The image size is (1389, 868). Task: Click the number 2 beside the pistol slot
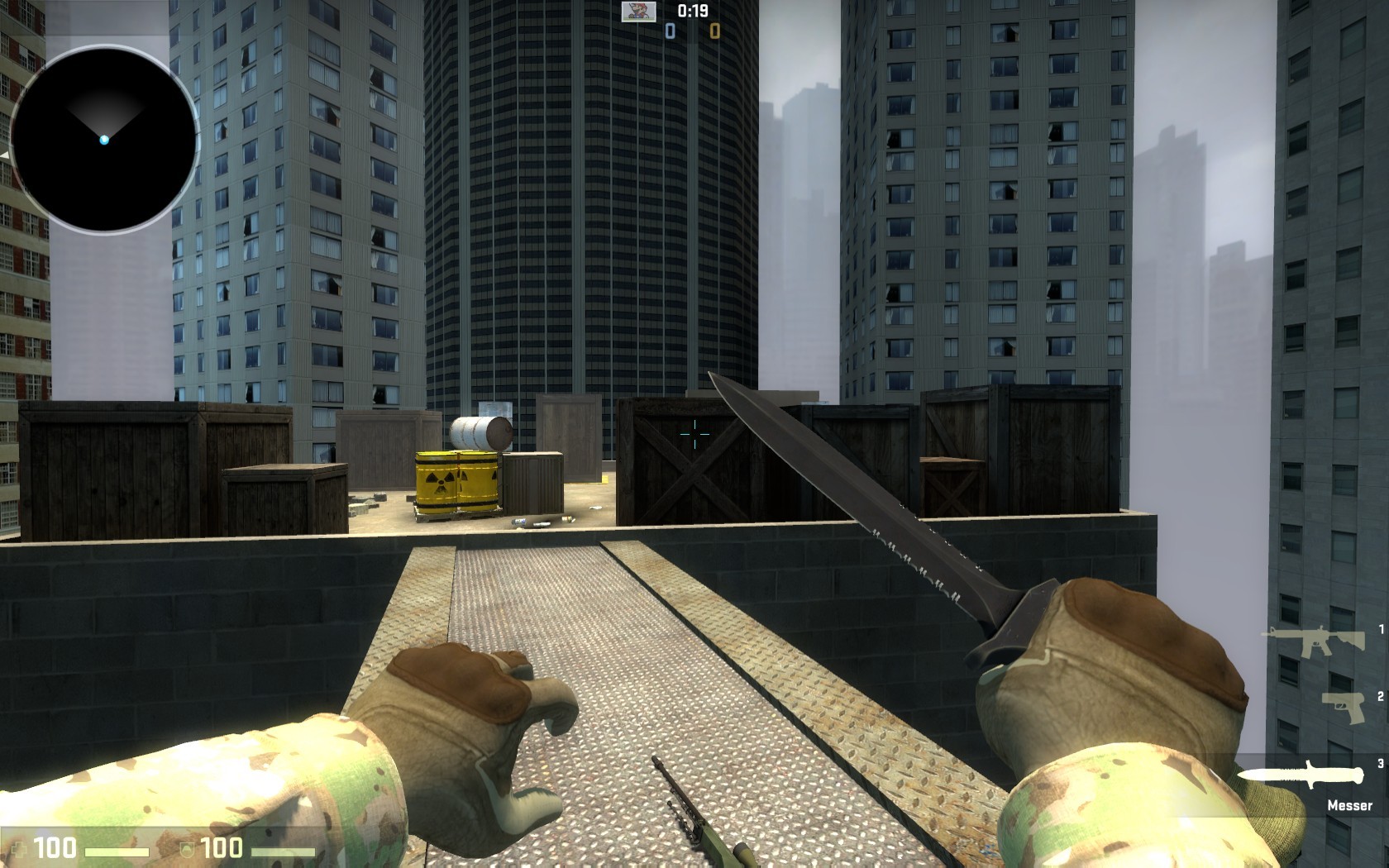pos(1382,696)
